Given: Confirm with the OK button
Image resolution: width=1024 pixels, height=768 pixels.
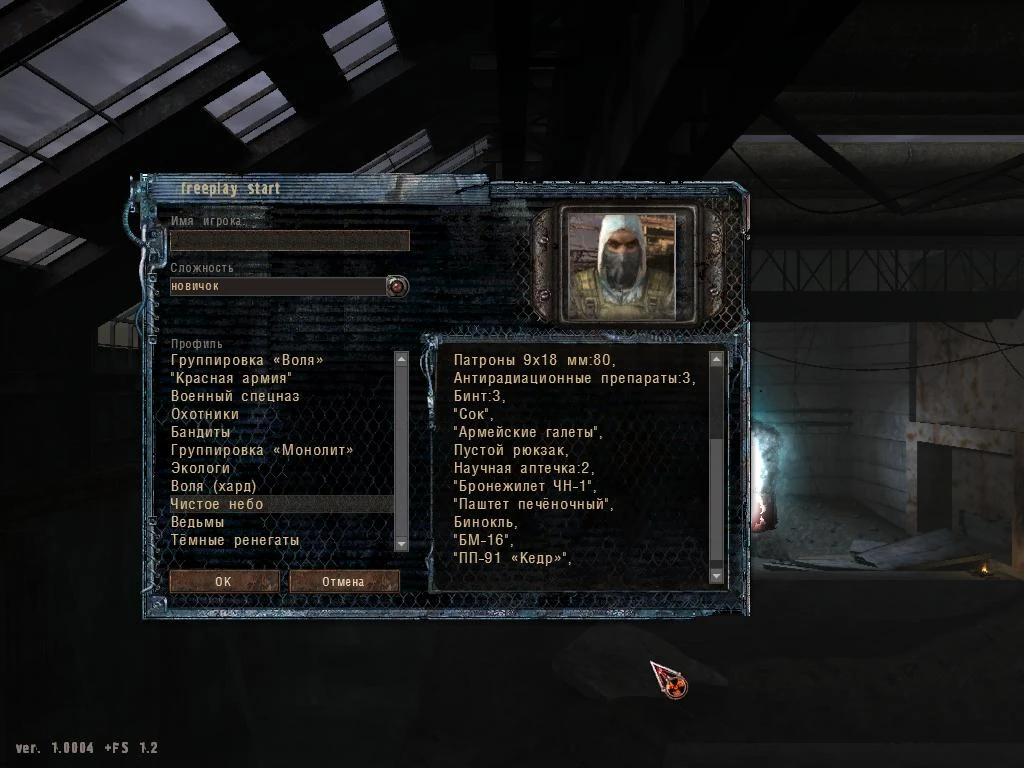Looking at the screenshot, I should [223, 581].
